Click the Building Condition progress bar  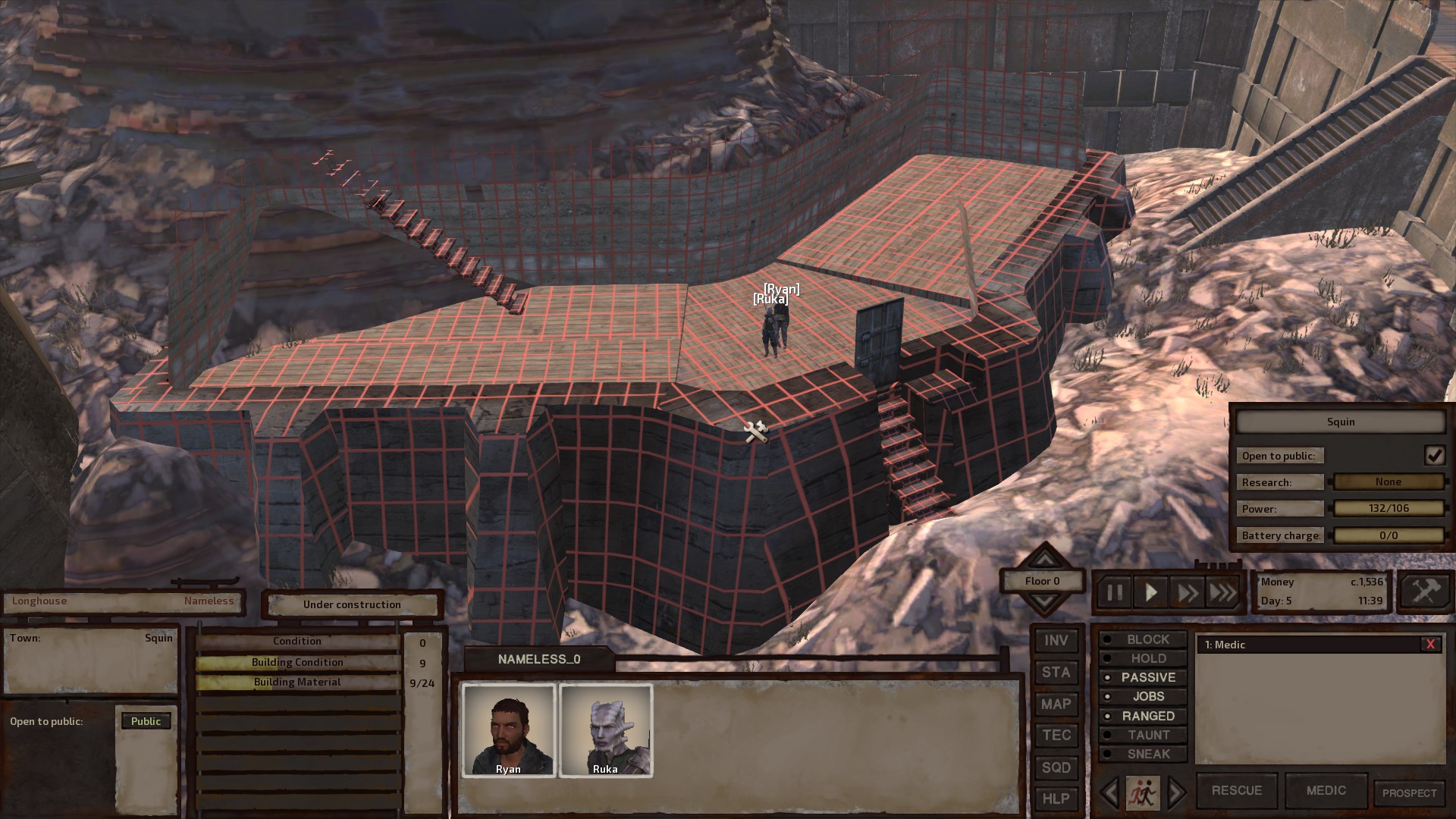(x=298, y=661)
